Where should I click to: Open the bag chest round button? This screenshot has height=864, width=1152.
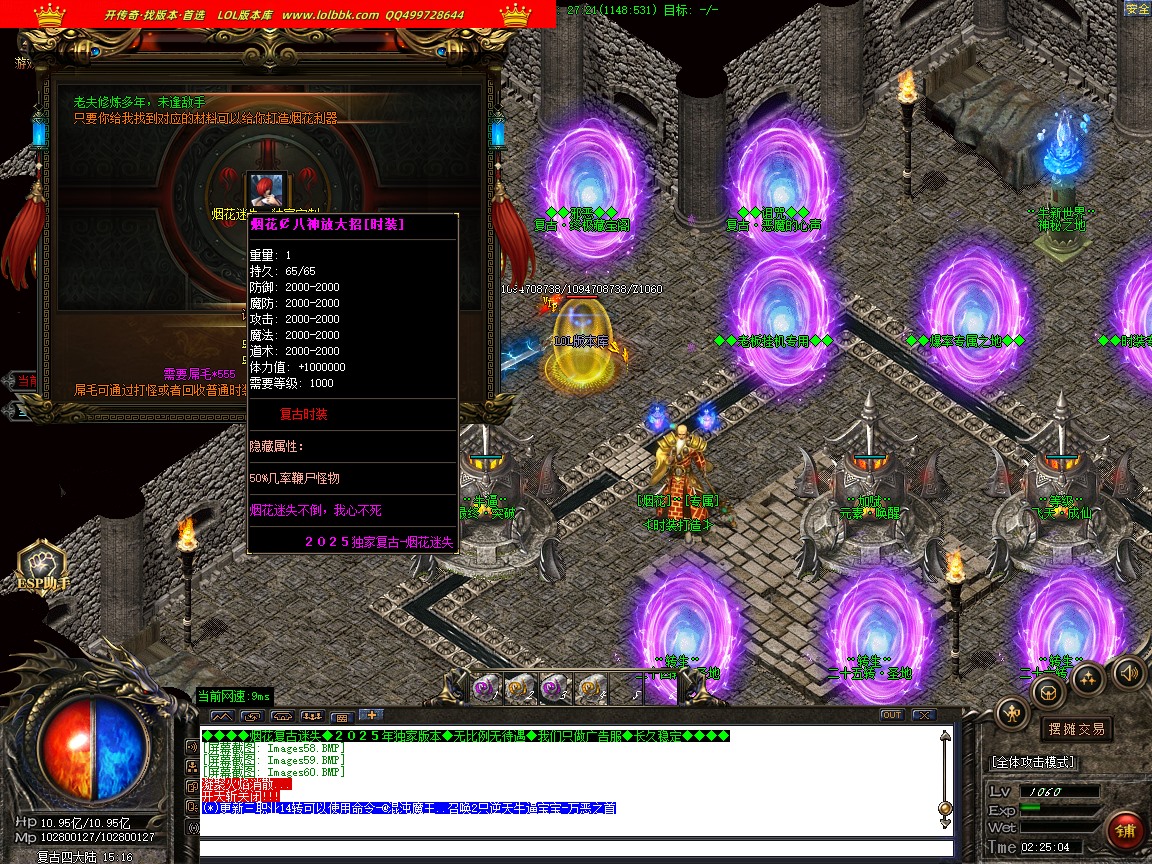pos(1049,691)
